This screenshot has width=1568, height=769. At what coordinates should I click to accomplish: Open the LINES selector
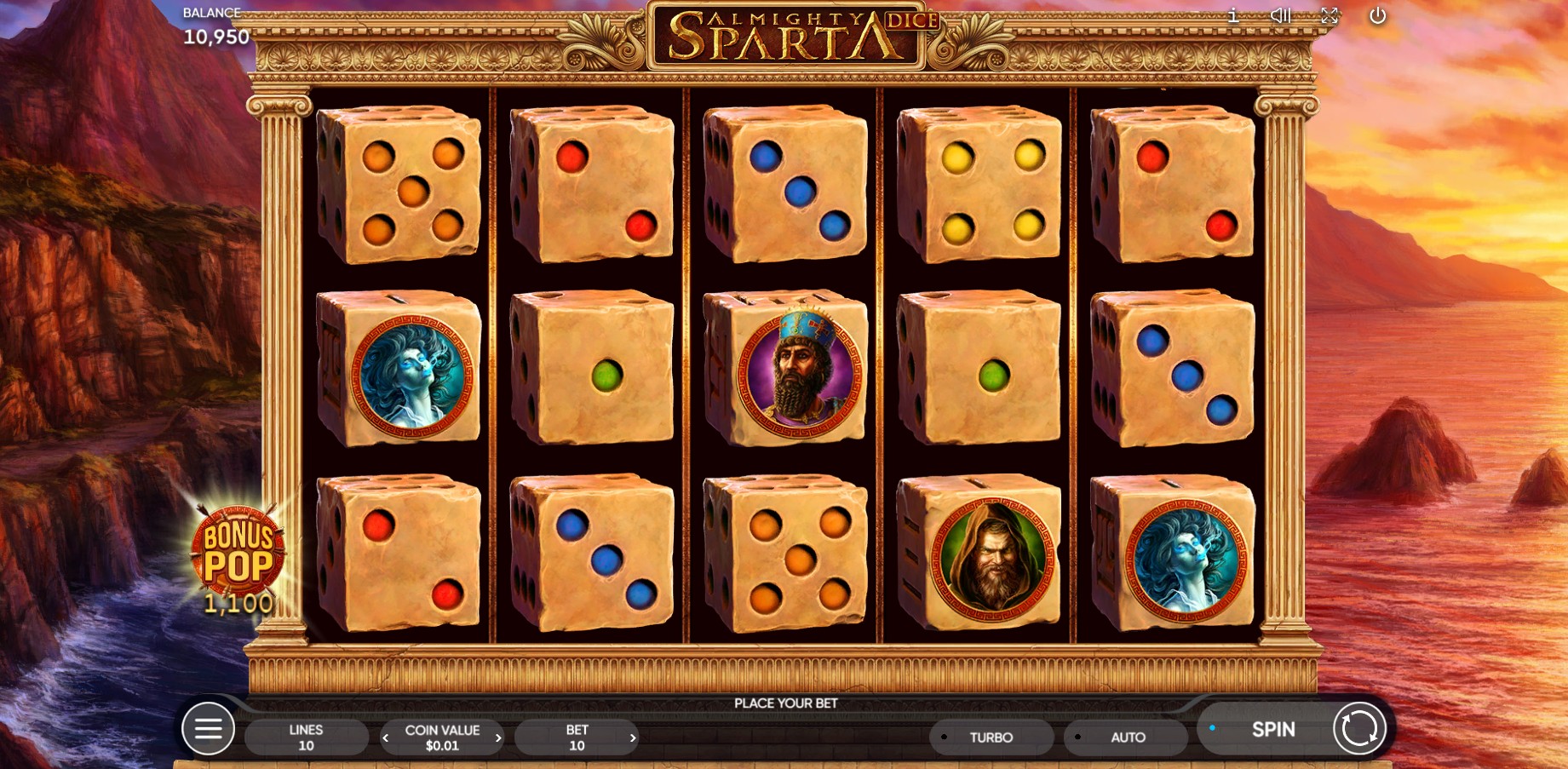point(306,736)
